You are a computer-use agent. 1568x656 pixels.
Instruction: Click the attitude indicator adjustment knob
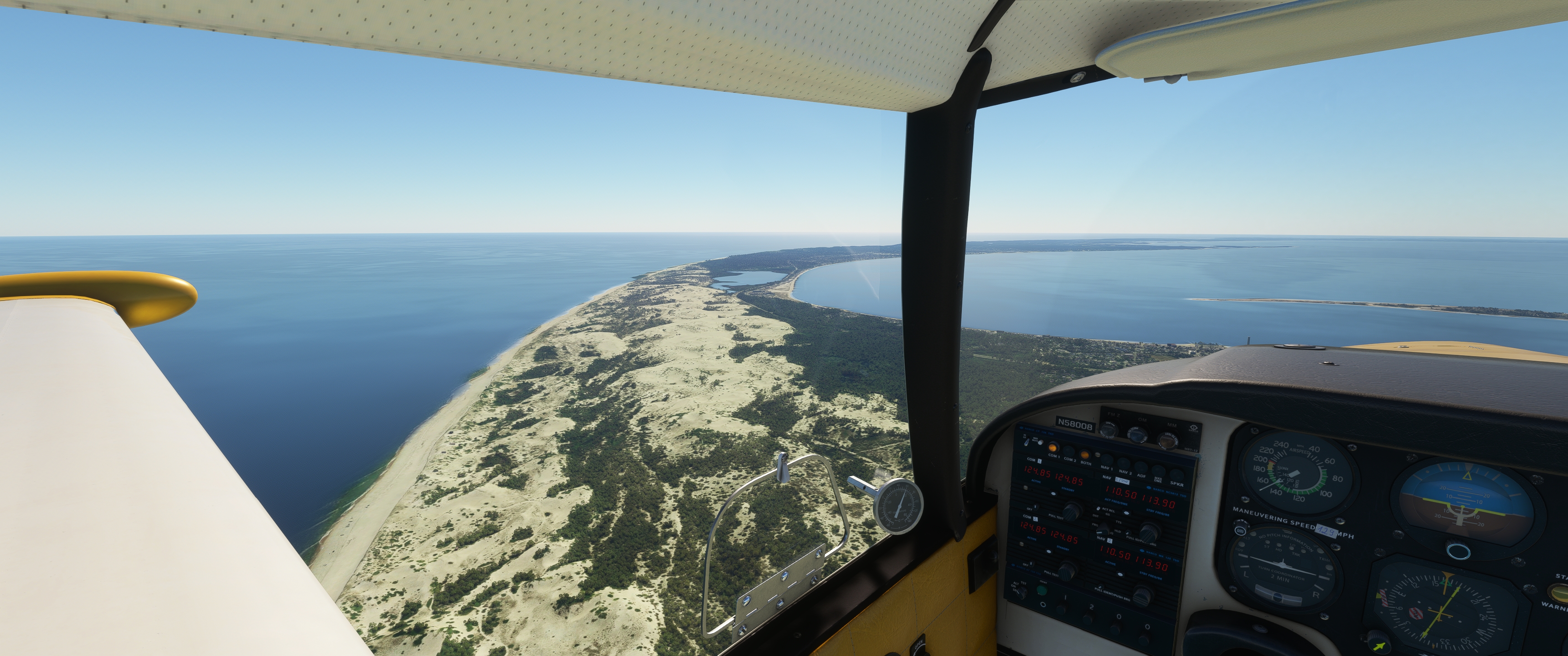click(x=1459, y=552)
